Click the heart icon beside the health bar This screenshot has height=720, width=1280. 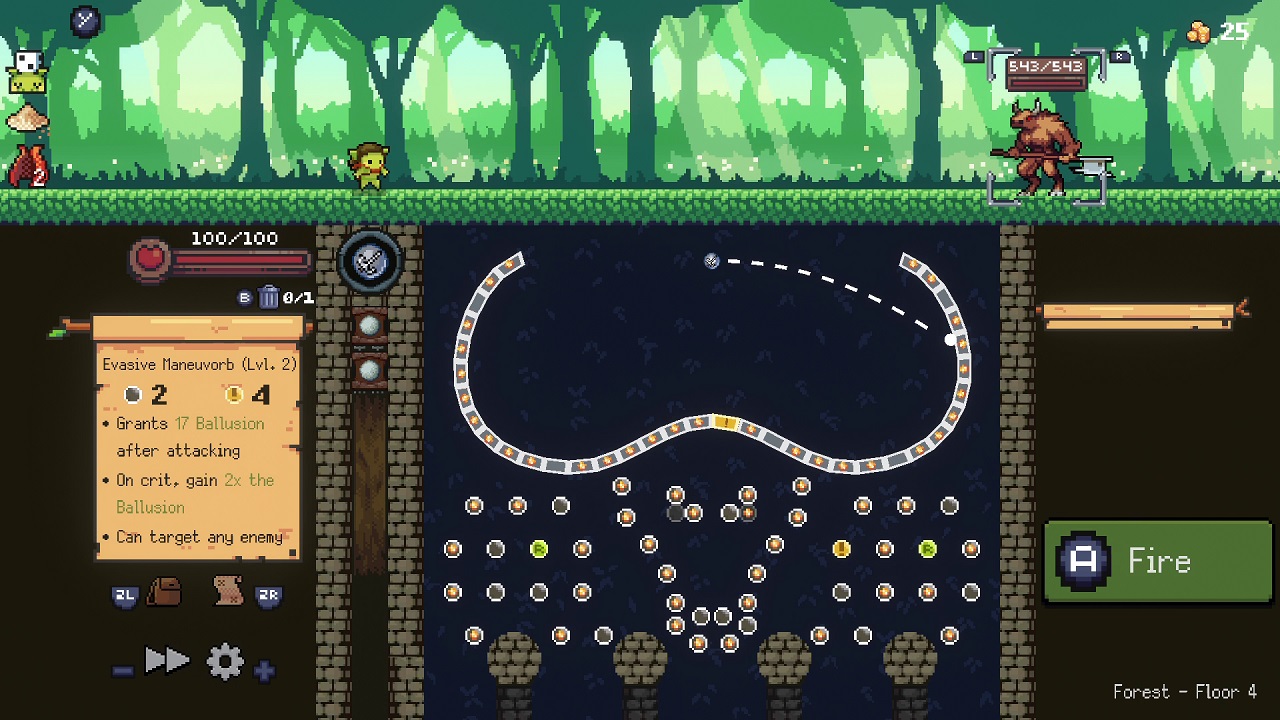[147, 256]
